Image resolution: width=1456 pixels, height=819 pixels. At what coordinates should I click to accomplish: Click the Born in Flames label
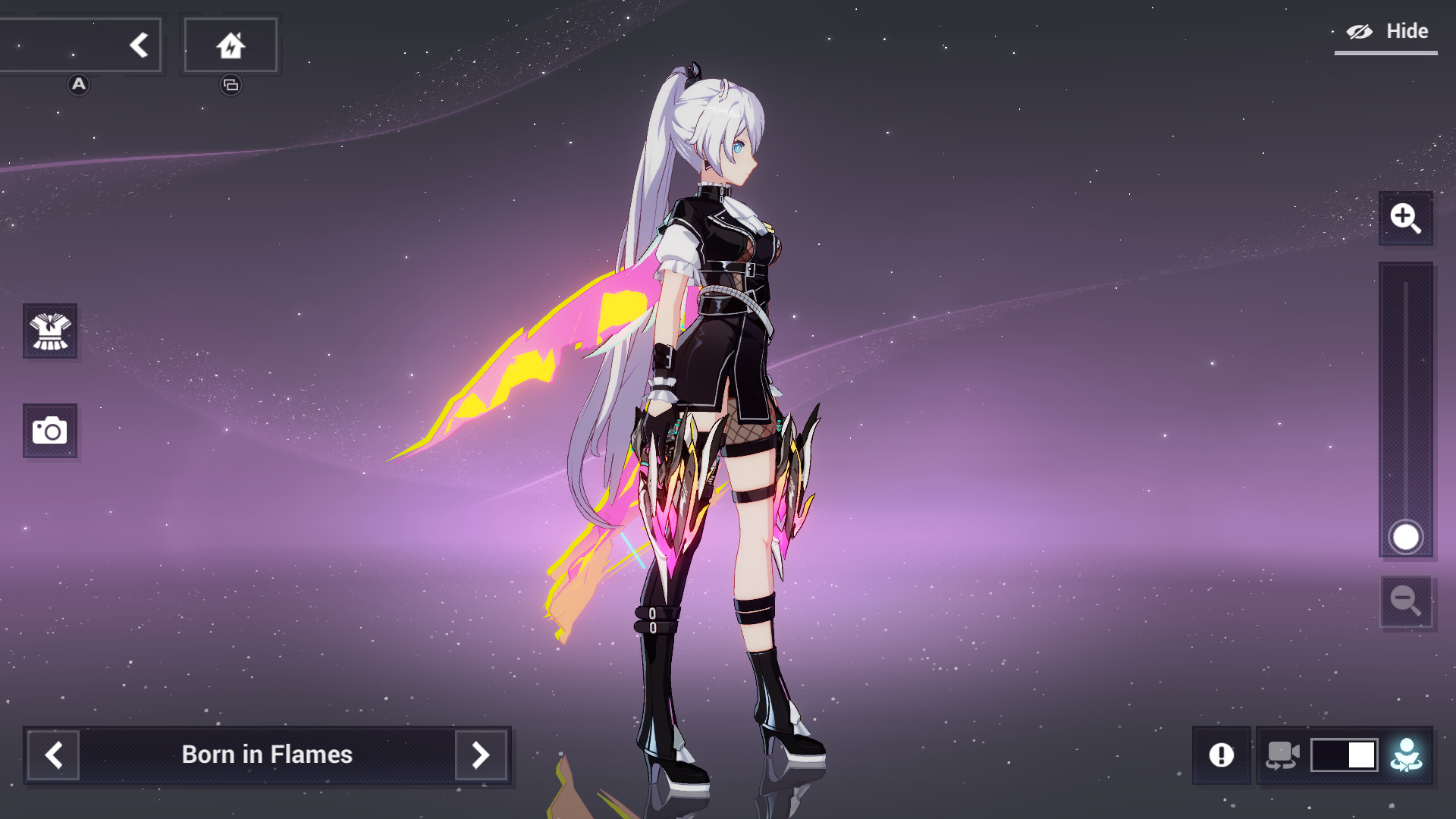point(267,755)
